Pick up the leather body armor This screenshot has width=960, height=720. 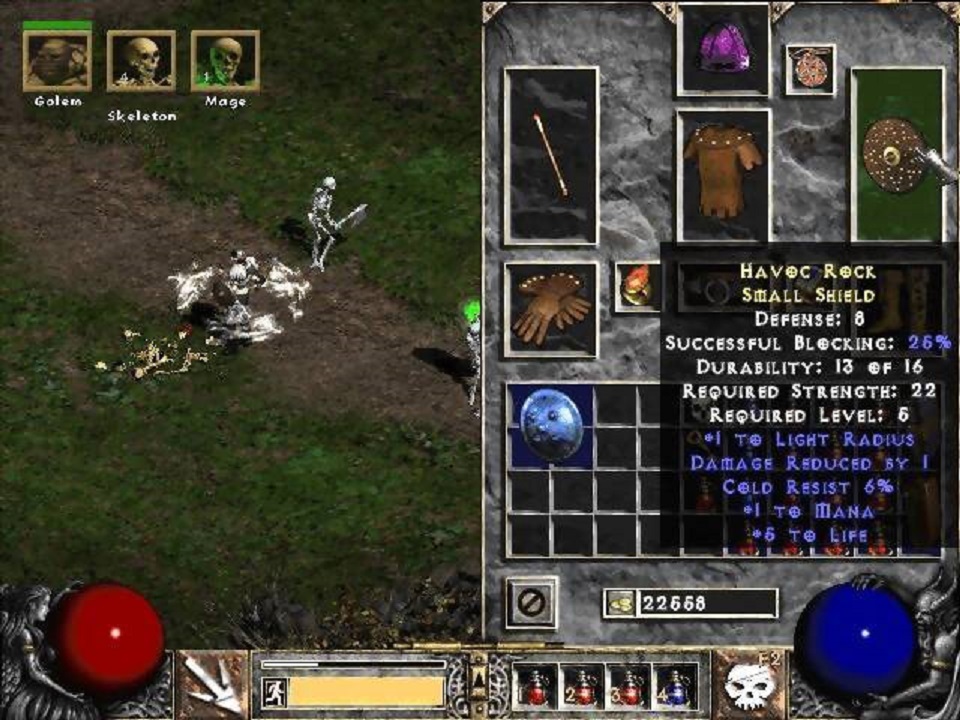[x=723, y=175]
